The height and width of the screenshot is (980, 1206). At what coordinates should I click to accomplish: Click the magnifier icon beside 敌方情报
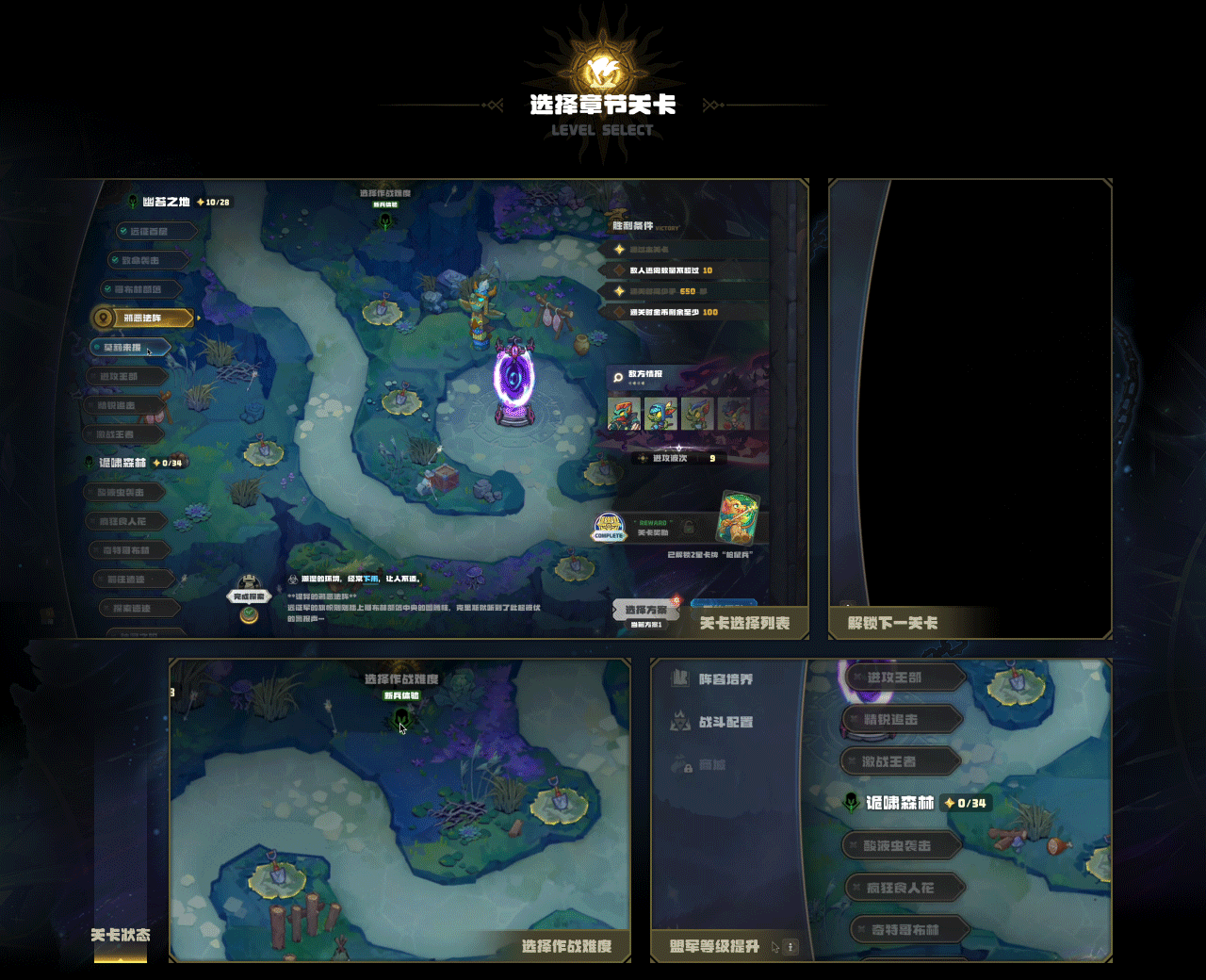click(618, 378)
